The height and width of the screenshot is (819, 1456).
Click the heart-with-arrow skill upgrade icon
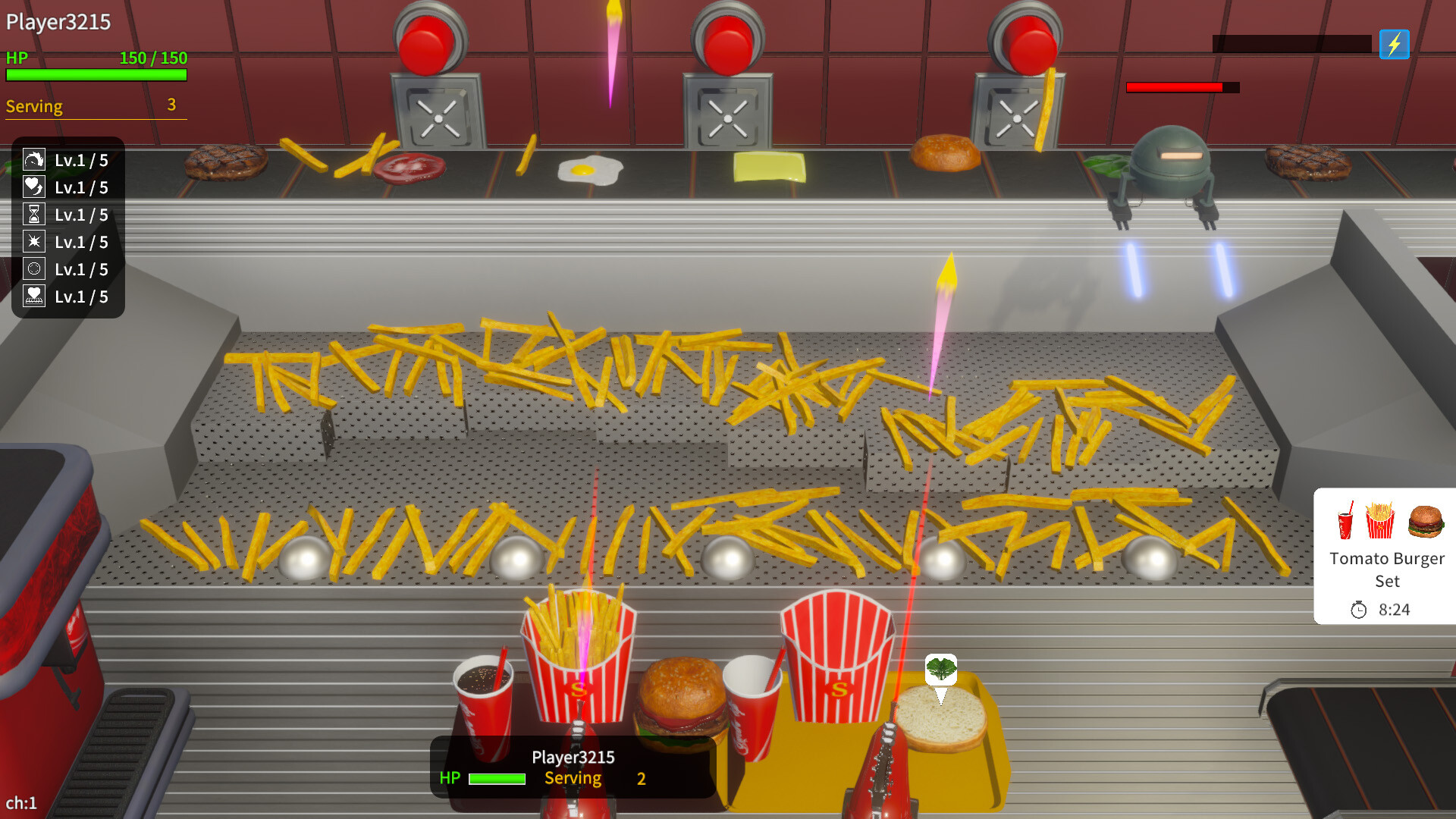[34, 187]
